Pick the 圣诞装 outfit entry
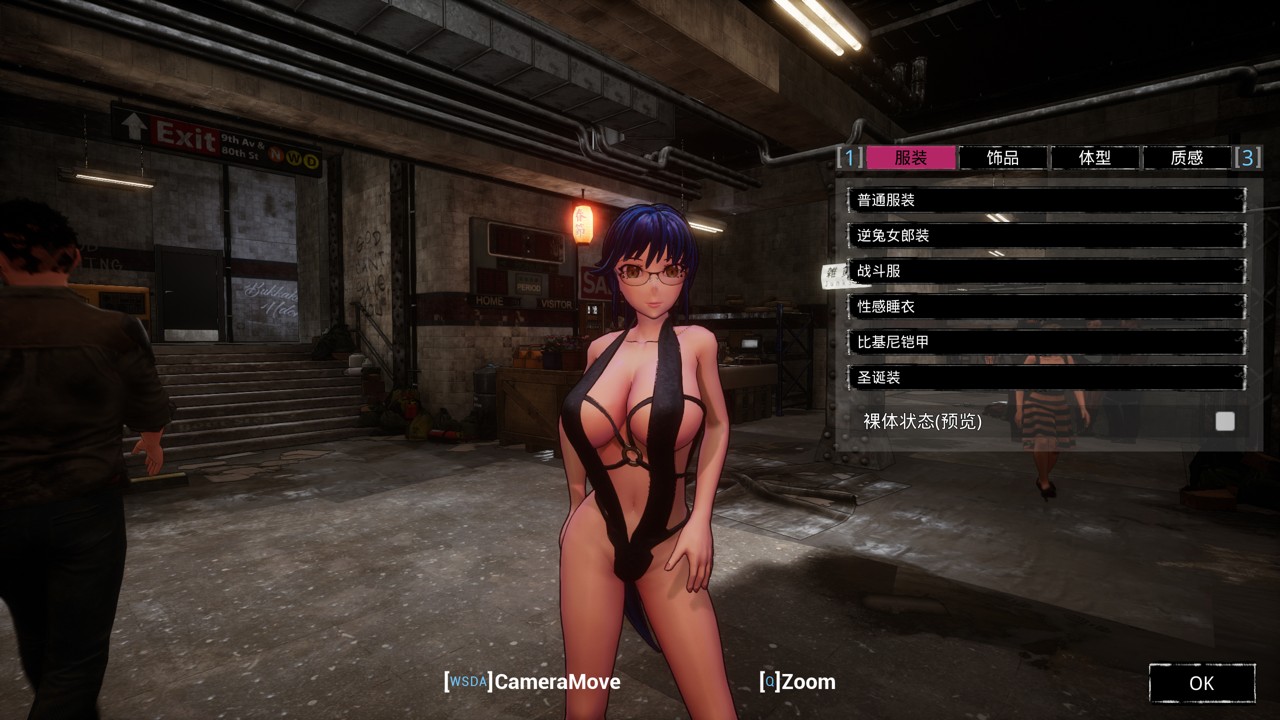 click(x=1046, y=377)
